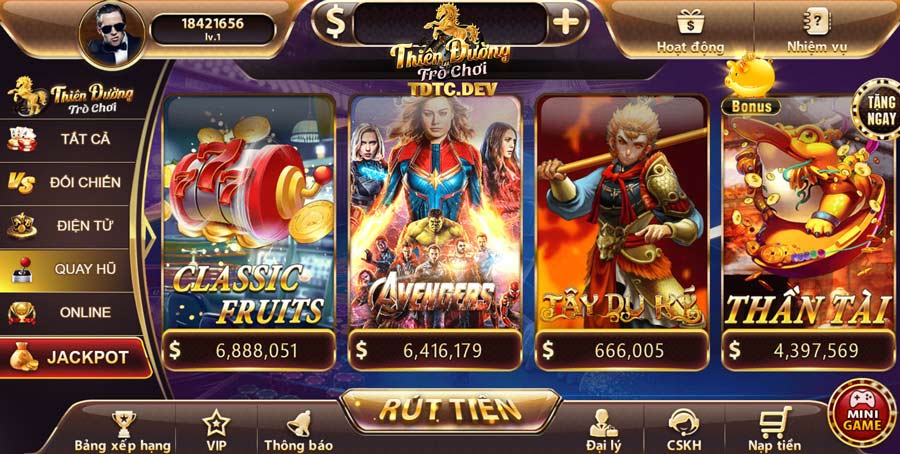Contact CSKH customer support
Screen dimensions: 900x454
click(684, 431)
